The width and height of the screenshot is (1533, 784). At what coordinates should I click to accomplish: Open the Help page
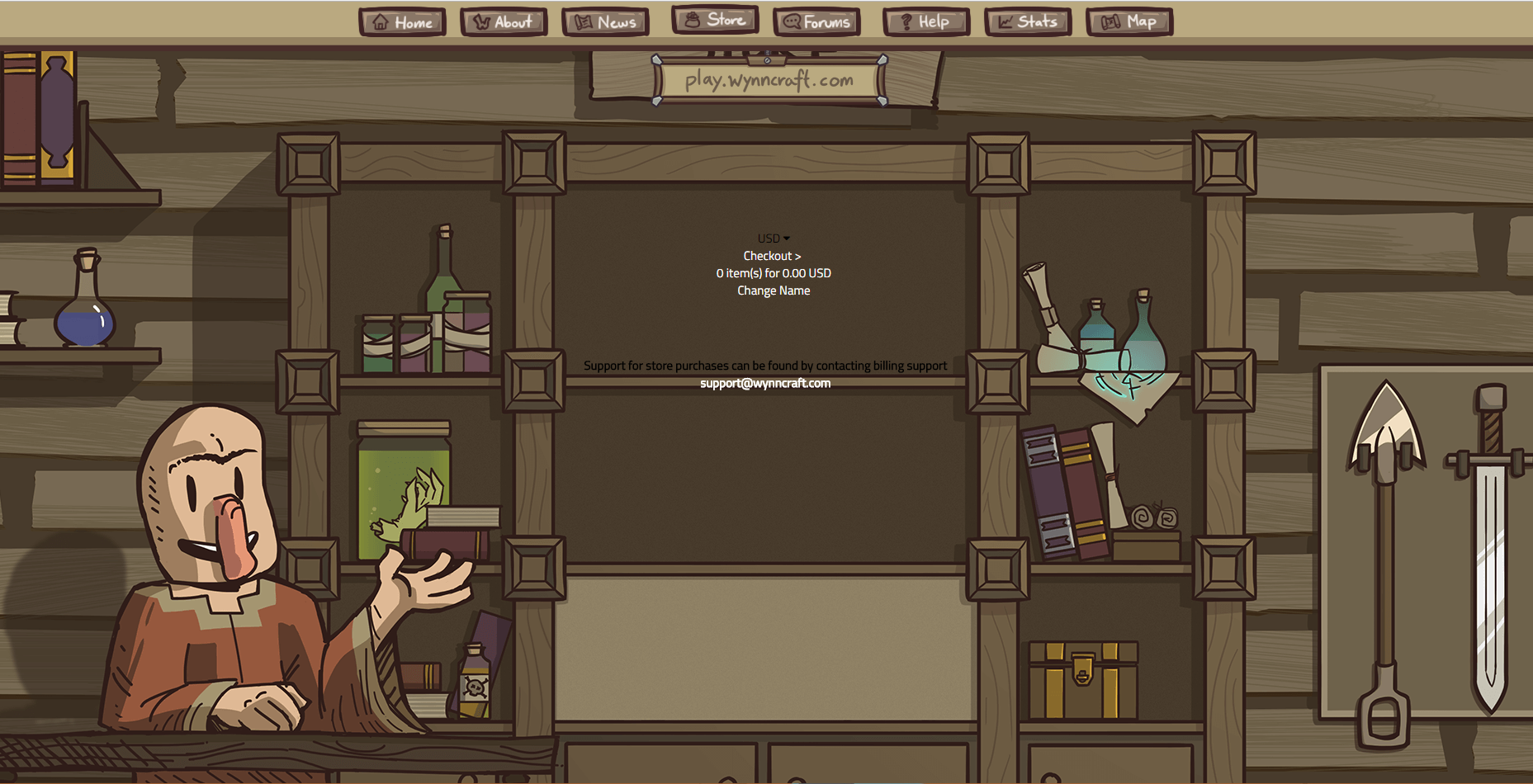(x=925, y=22)
